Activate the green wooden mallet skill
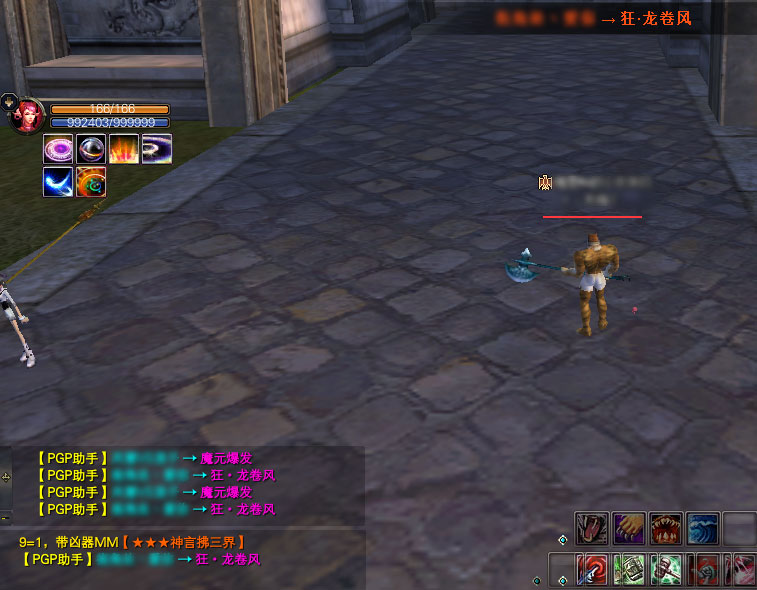The image size is (757, 590). tap(667, 569)
